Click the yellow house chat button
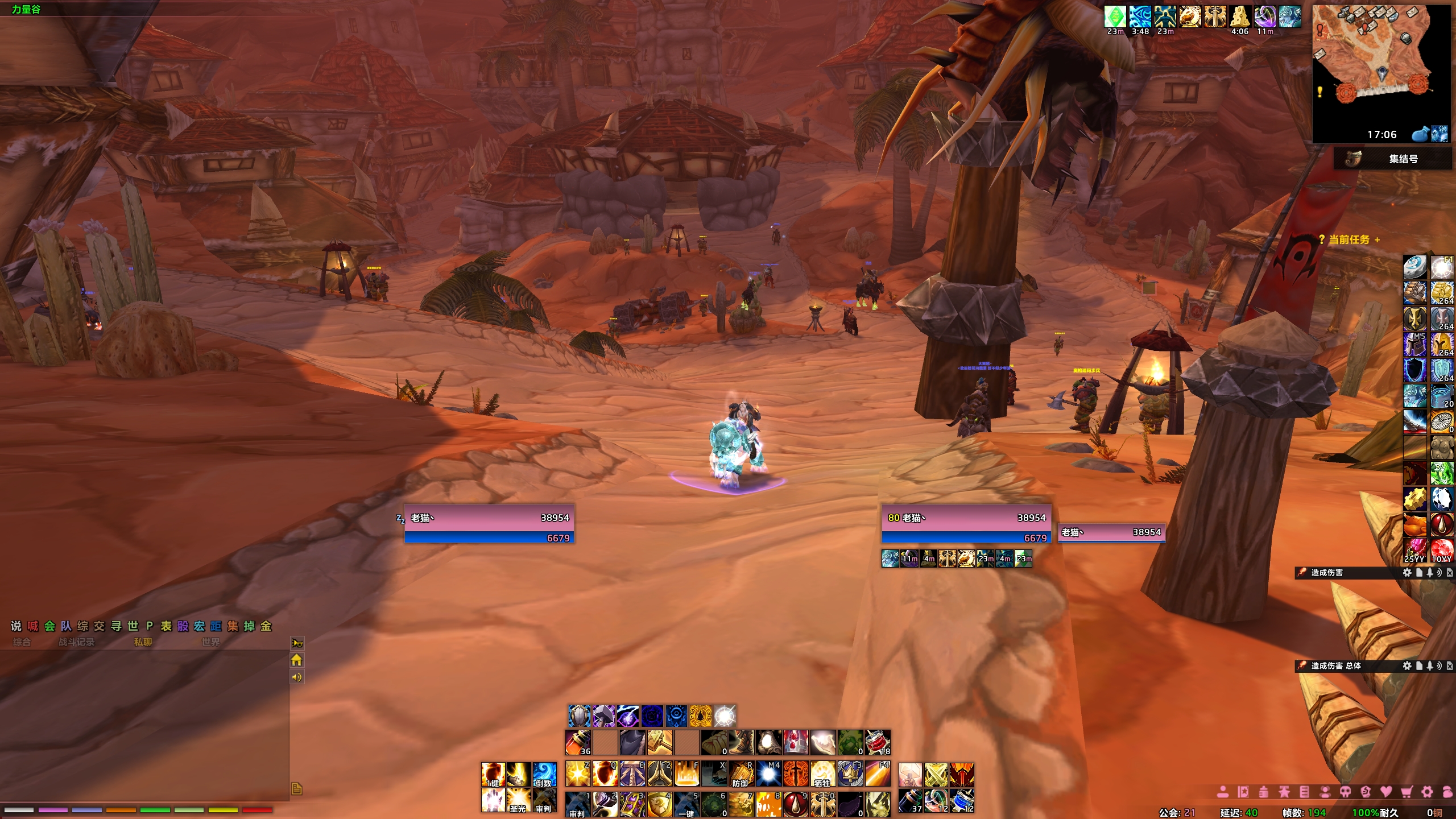 (x=297, y=660)
